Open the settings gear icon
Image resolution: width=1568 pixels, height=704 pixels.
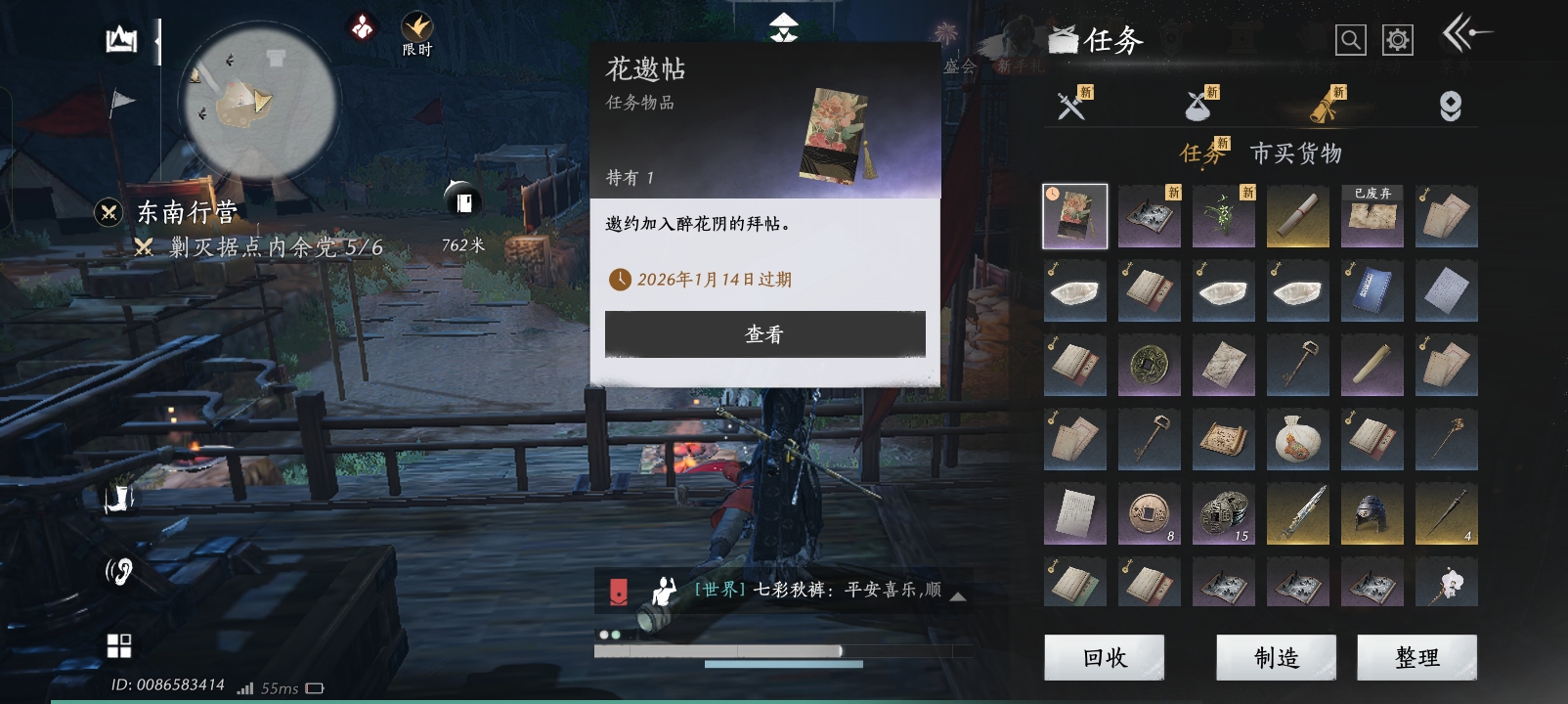pyautogui.click(x=1398, y=39)
